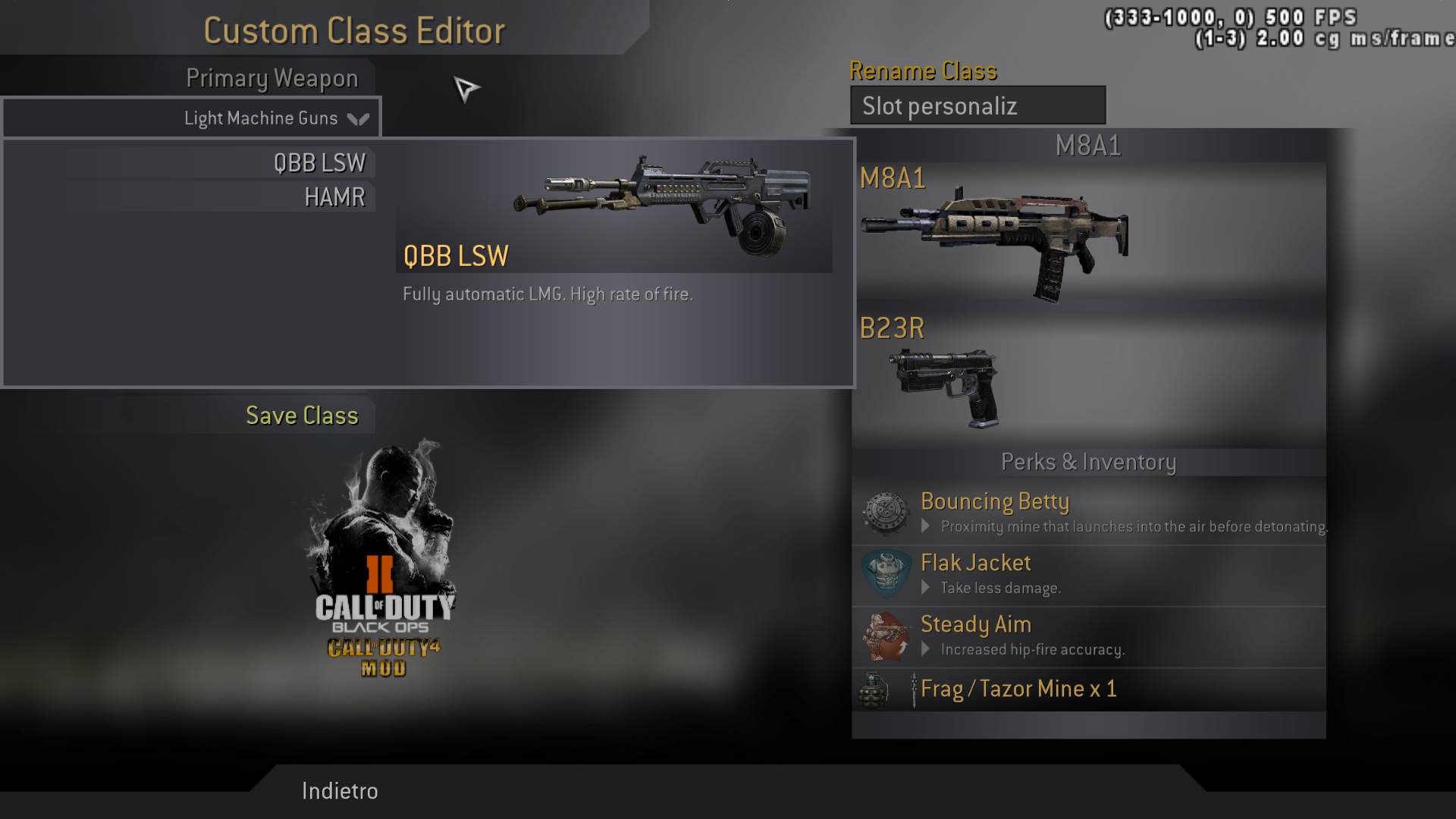Select the Frag / Tazor Mine grenade row
This screenshot has height=819, width=1456.
1089,689
